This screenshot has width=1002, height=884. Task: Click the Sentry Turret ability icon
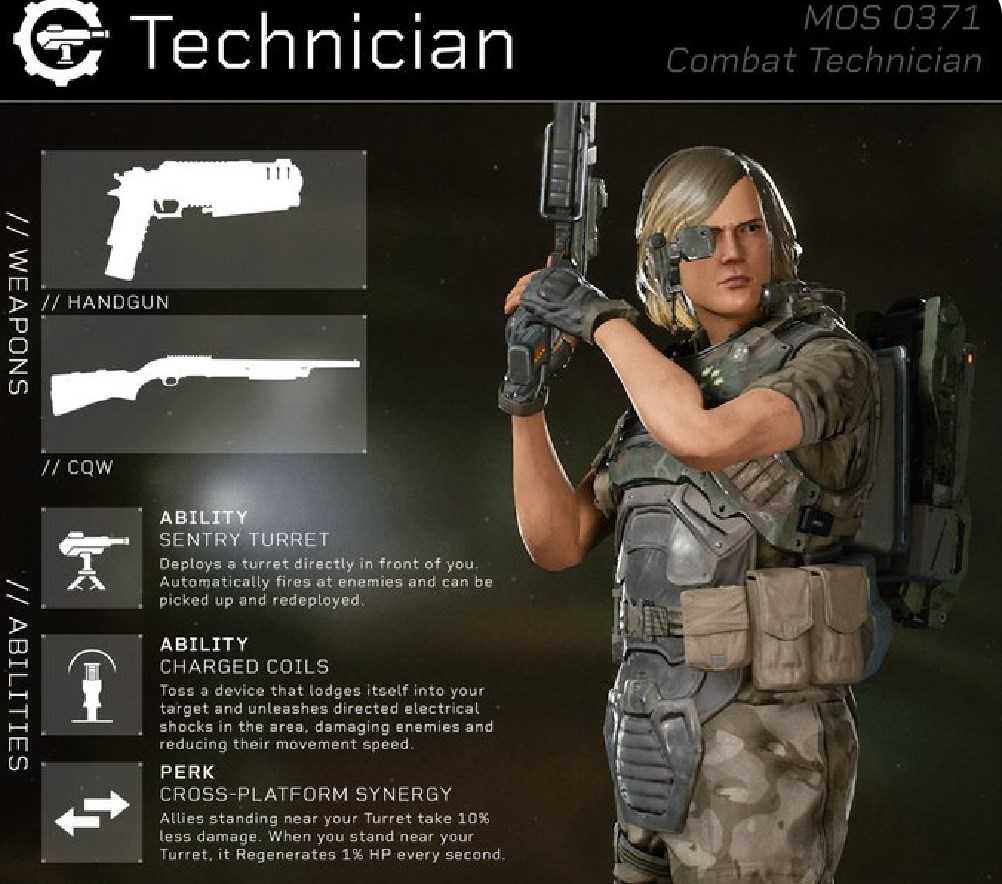(x=92, y=557)
